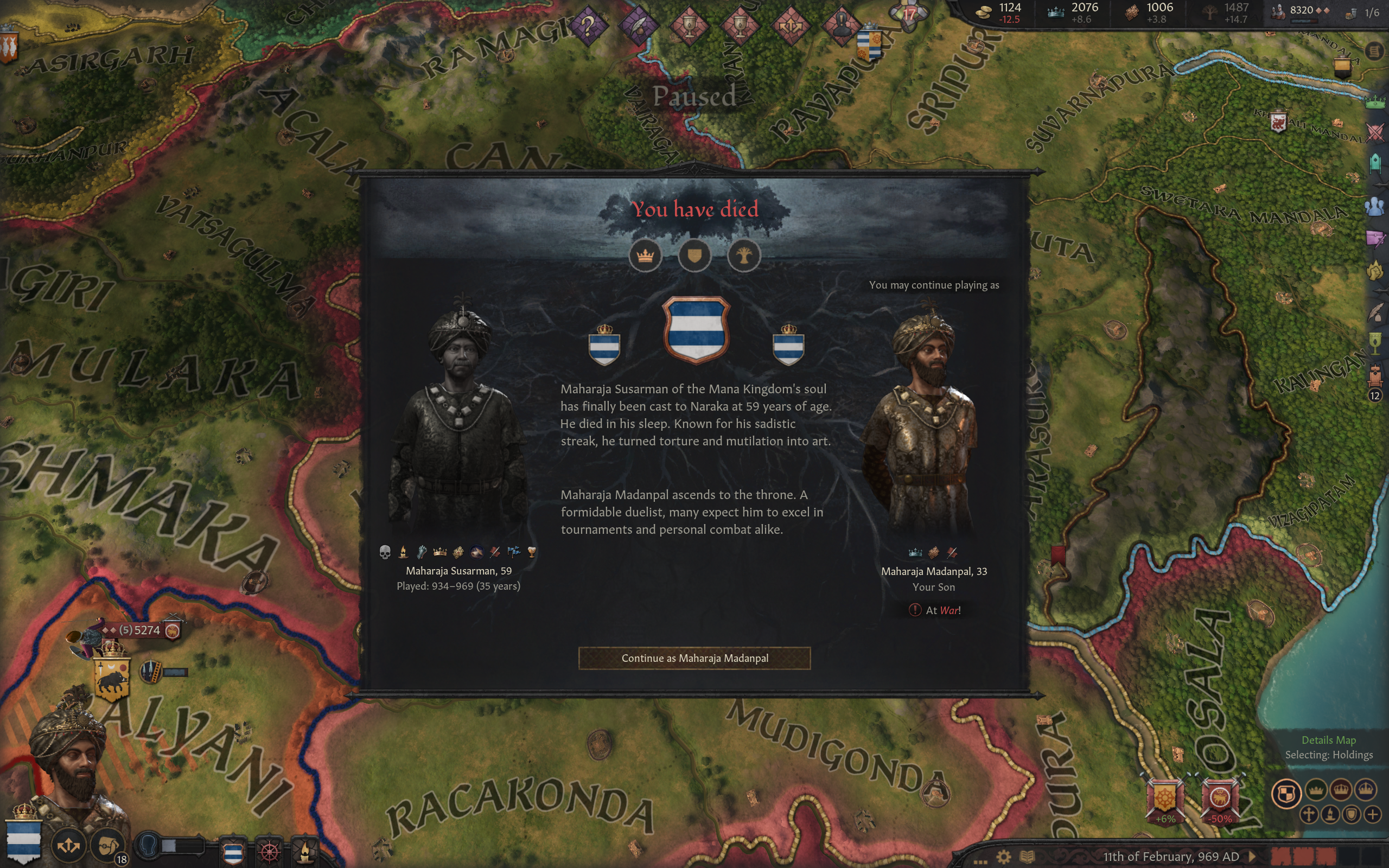Open the purple quill alert
Image resolution: width=1389 pixels, height=868 pixels.
pos(638,25)
